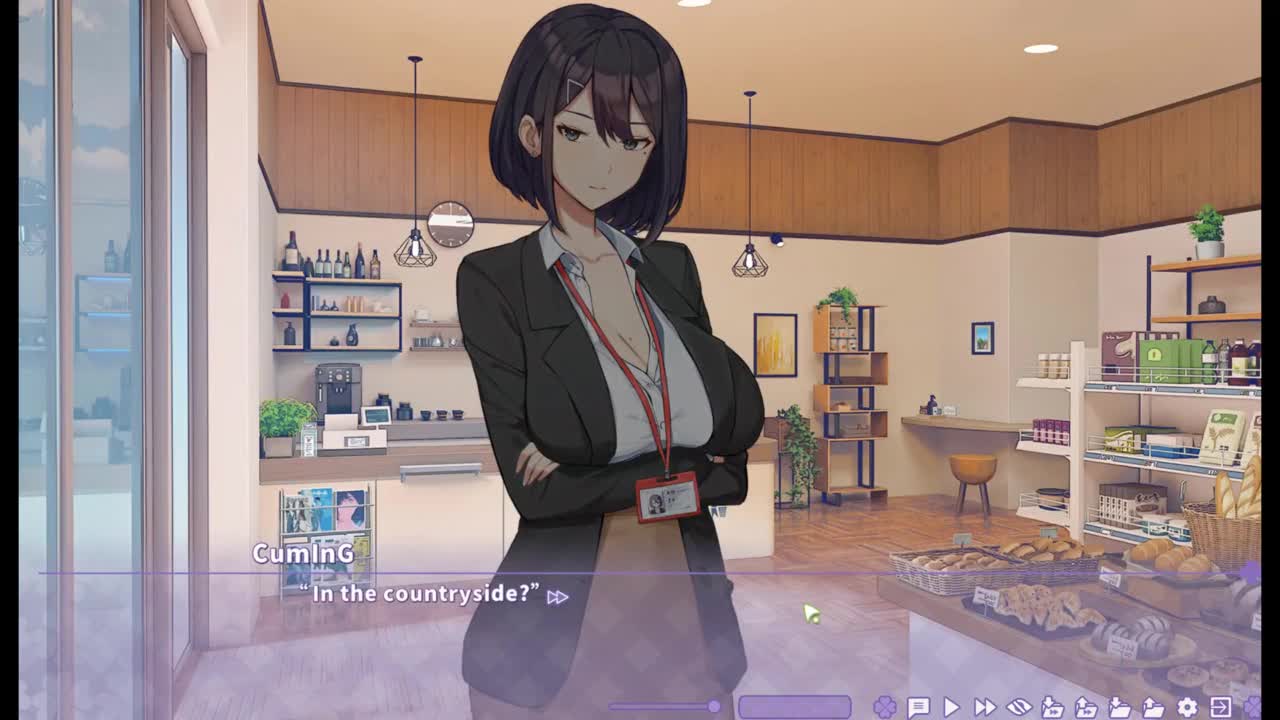1280x720 pixels.
Task: Advance dialogue with the text arrow
Action: (557, 597)
